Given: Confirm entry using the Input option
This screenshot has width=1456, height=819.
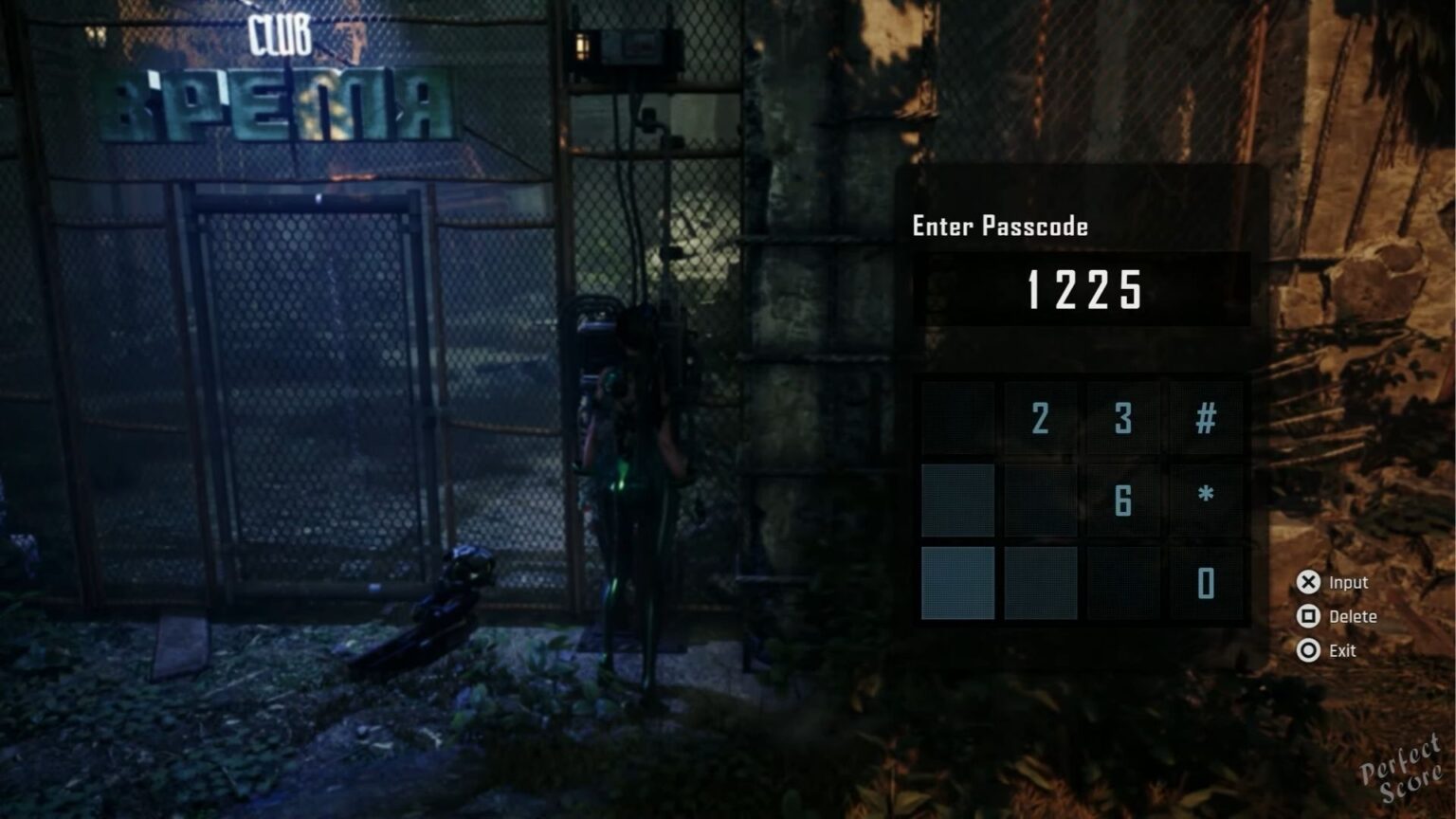Looking at the screenshot, I should point(1350,582).
